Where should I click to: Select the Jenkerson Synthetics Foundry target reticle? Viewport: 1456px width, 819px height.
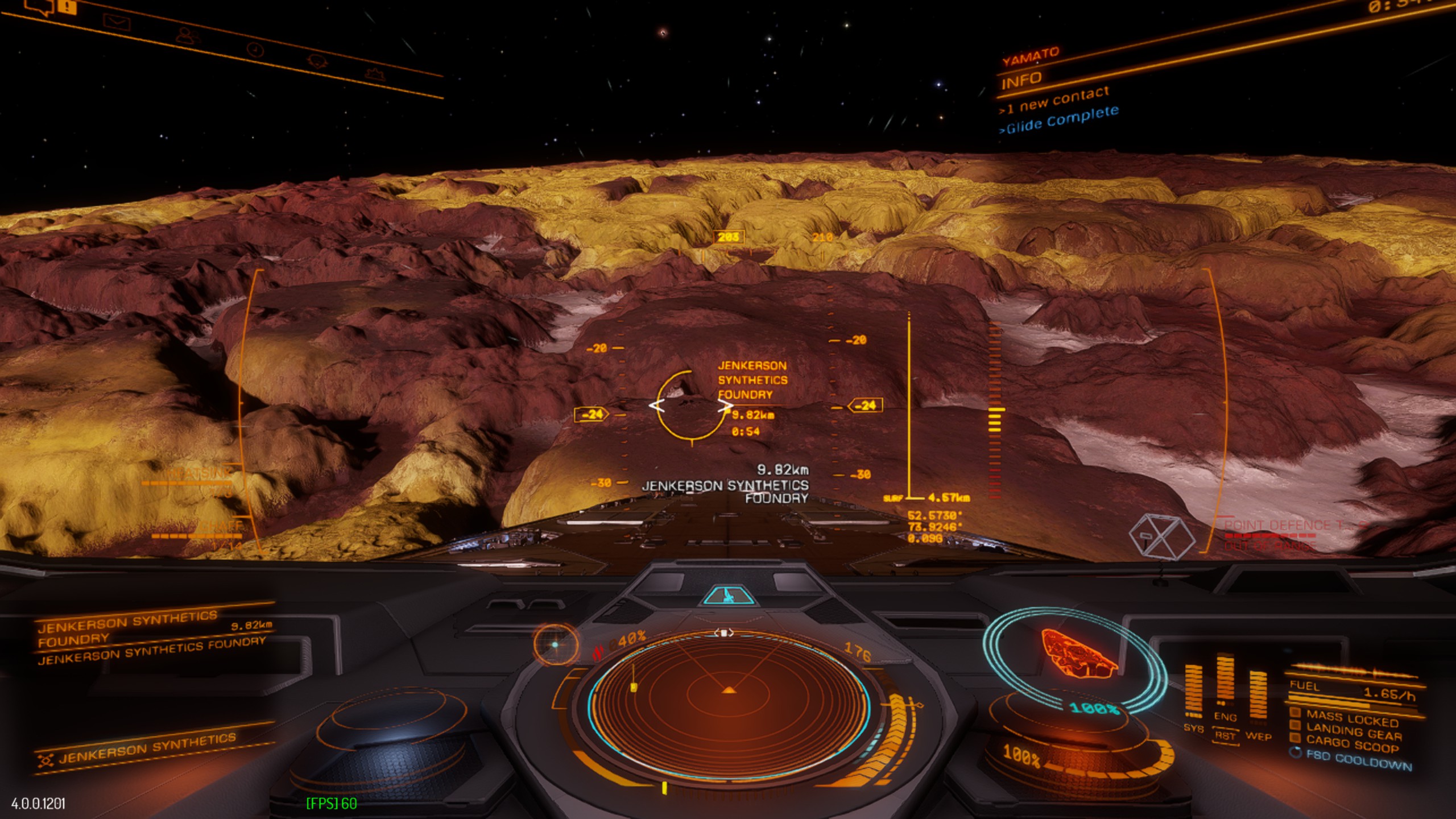coord(691,406)
